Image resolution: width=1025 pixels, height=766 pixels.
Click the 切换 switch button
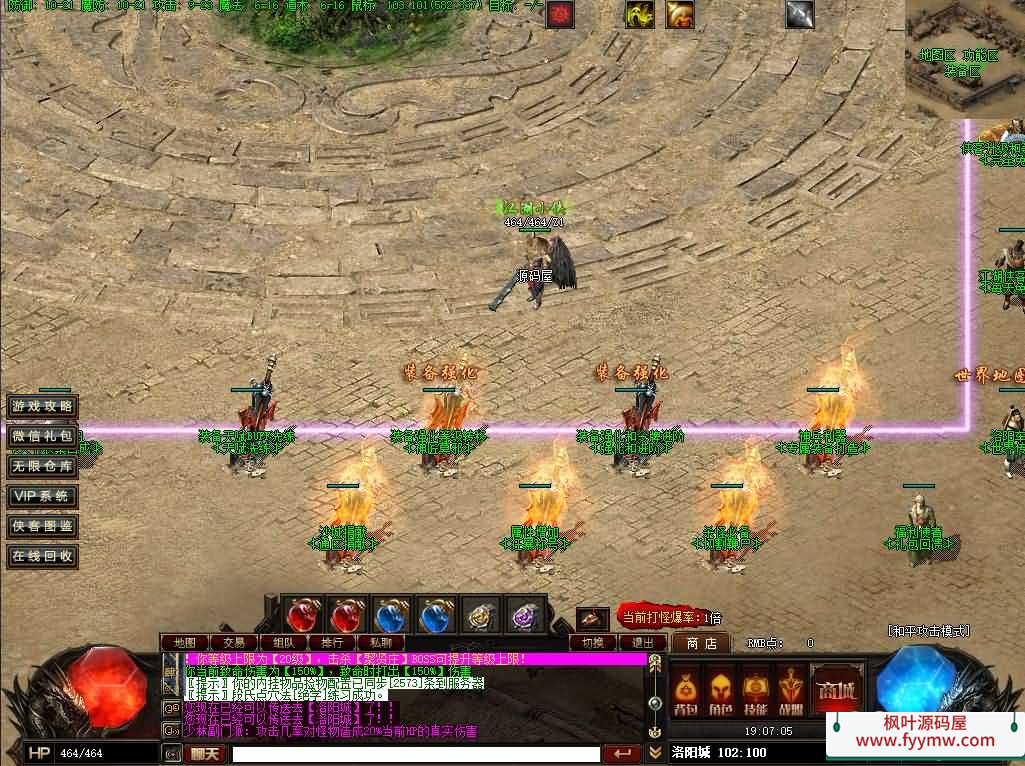click(593, 642)
